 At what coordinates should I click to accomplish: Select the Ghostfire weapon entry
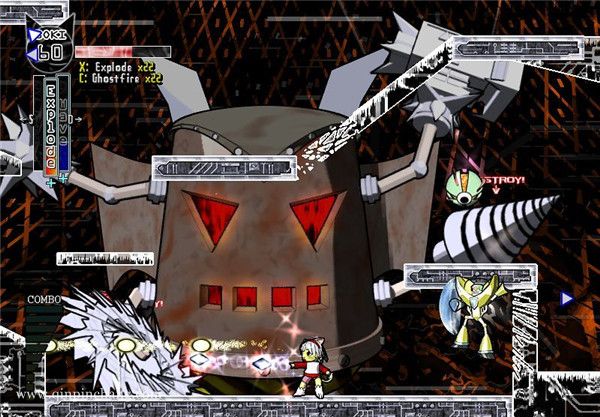pos(122,76)
